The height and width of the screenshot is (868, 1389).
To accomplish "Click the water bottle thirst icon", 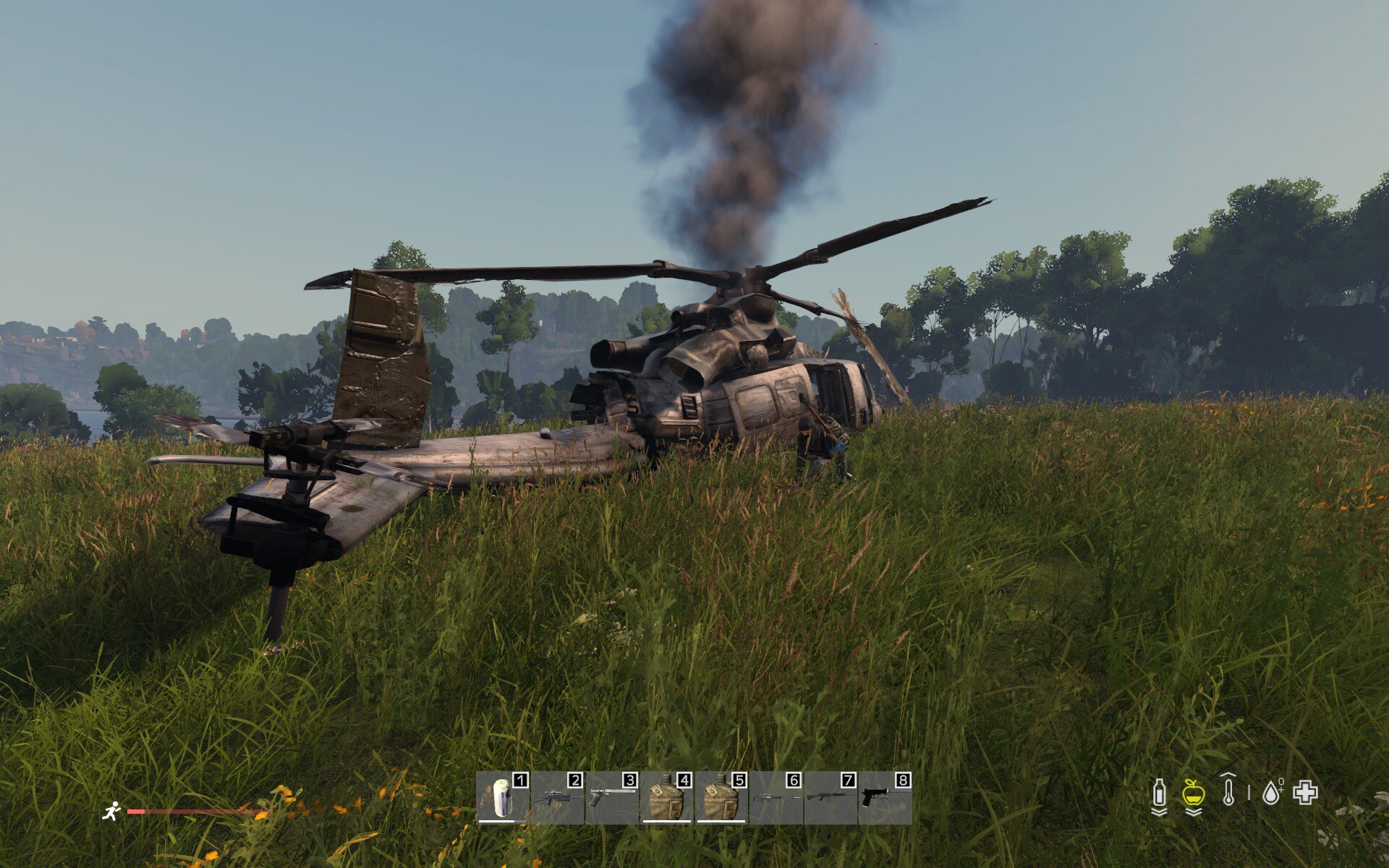I will tap(1159, 793).
